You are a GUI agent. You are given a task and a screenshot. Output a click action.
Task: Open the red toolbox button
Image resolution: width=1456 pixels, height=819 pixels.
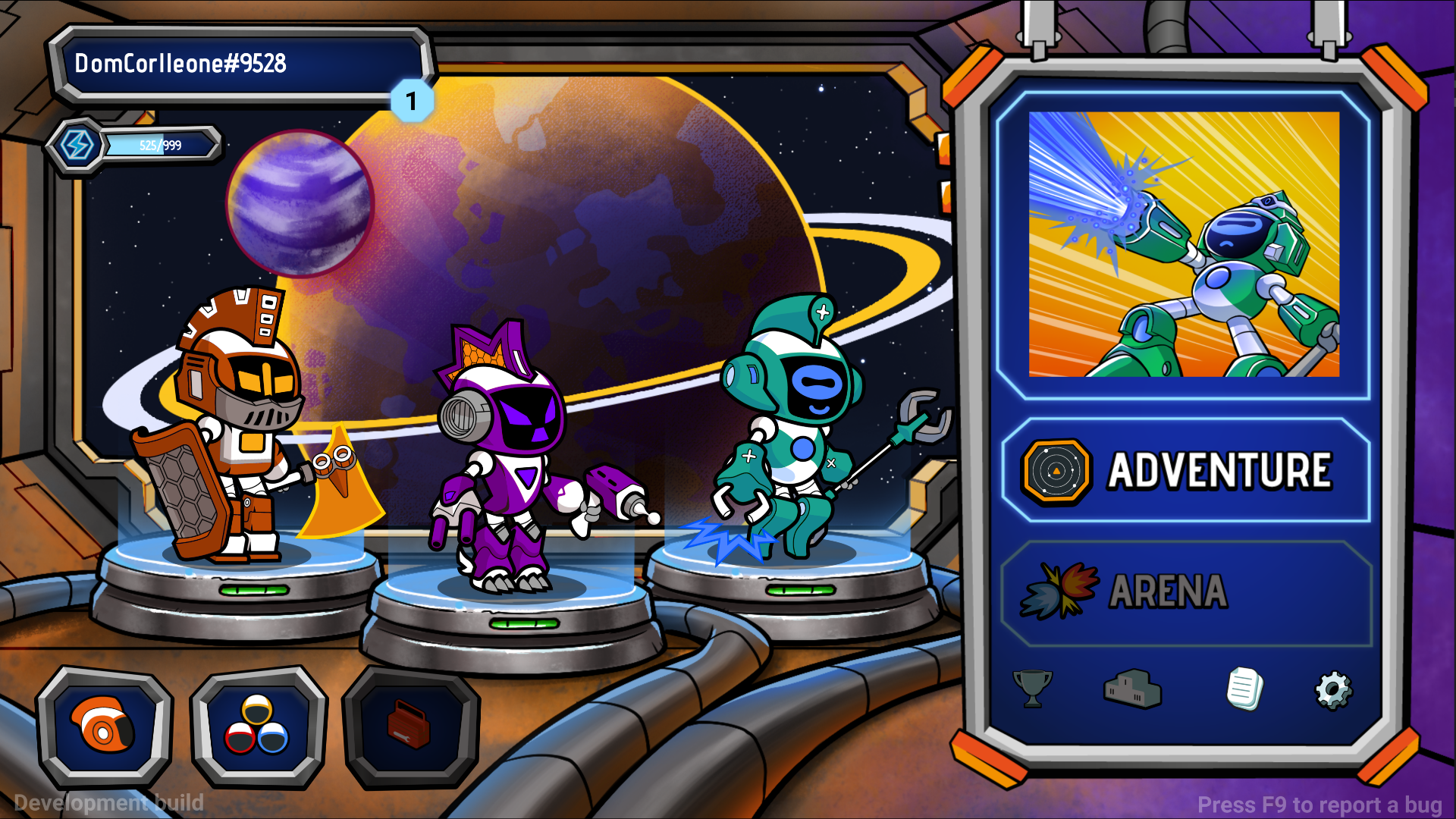pyautogui.click(x=410, y=726)
